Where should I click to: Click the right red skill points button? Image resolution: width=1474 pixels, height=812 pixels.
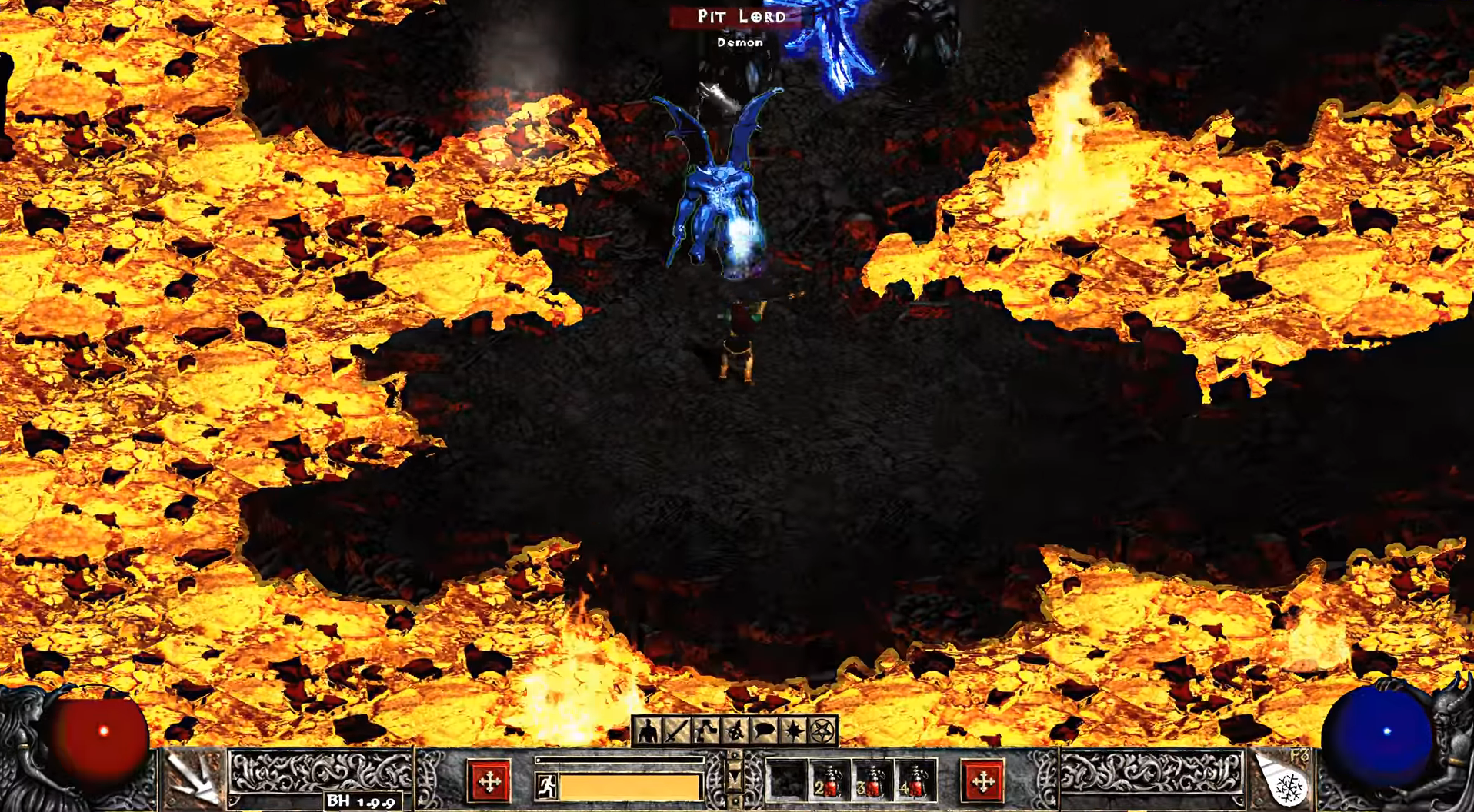982,782
